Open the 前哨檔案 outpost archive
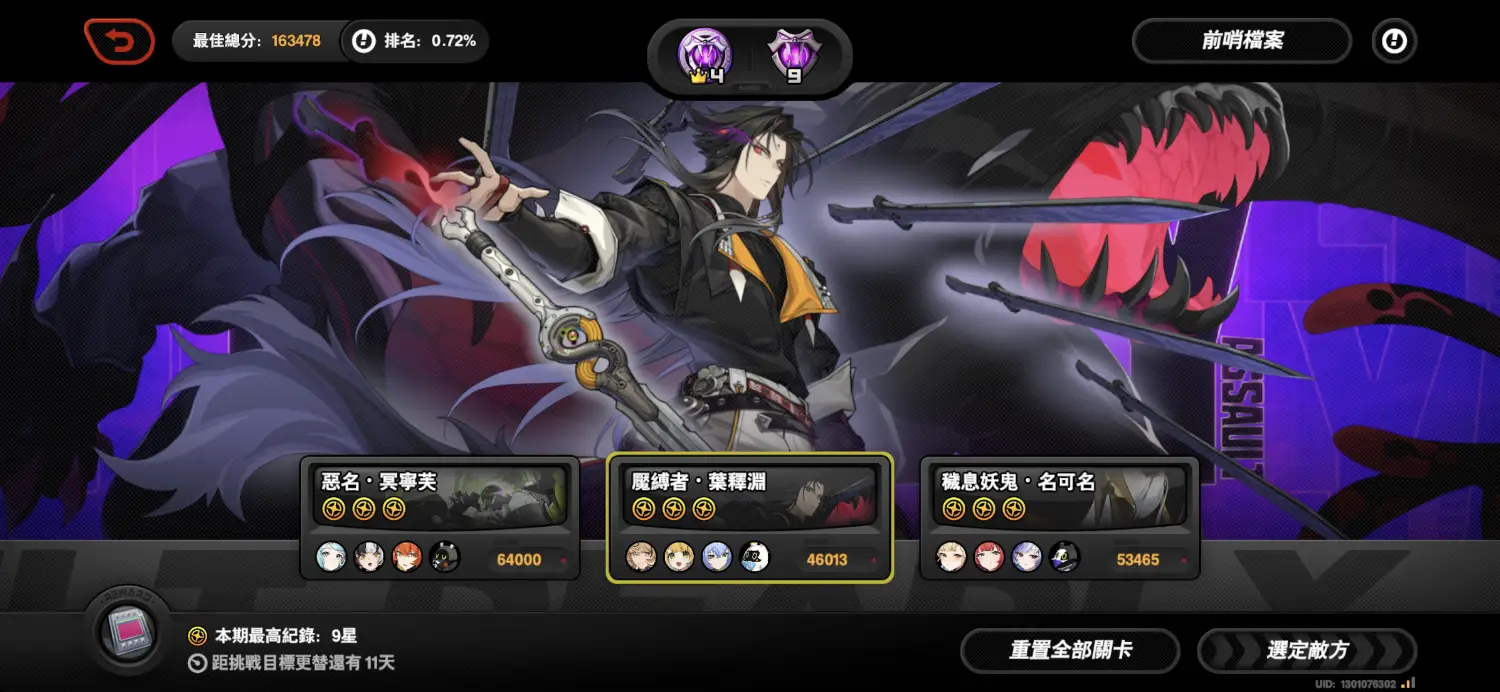Screen dimensions: 1500x692 point(1241,42)
